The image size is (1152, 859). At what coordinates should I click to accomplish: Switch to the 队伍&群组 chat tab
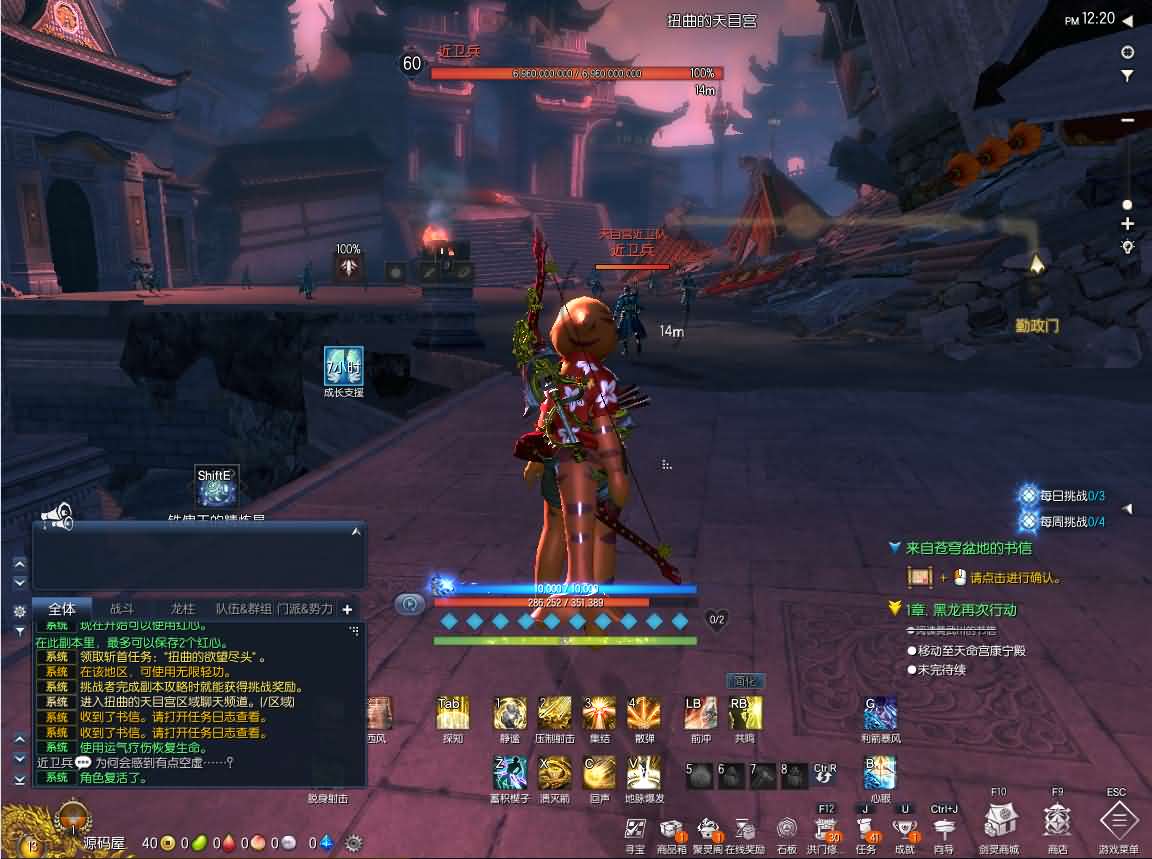click(243, 608)
